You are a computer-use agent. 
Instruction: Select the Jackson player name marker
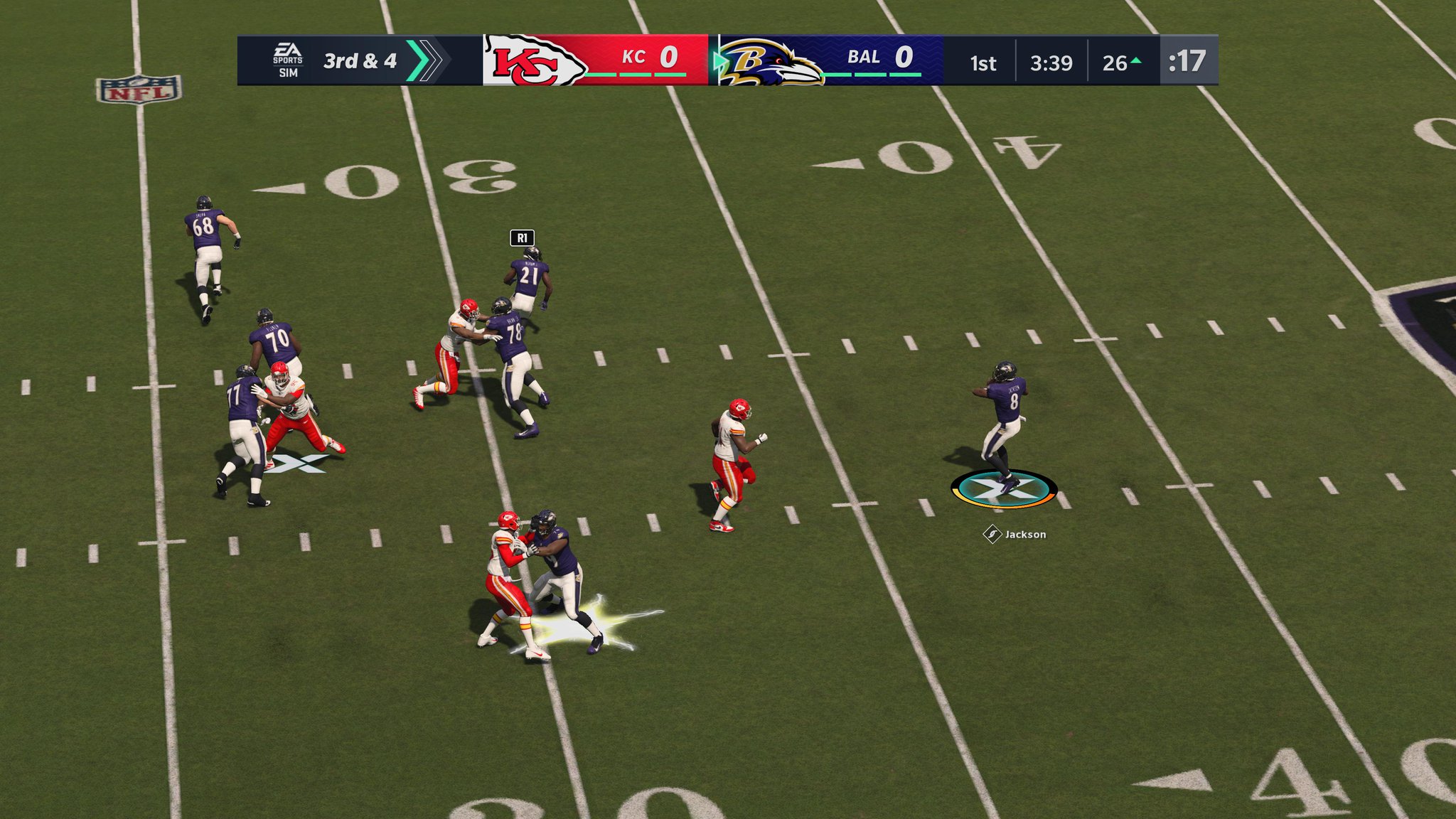[x=1015, y=534]
